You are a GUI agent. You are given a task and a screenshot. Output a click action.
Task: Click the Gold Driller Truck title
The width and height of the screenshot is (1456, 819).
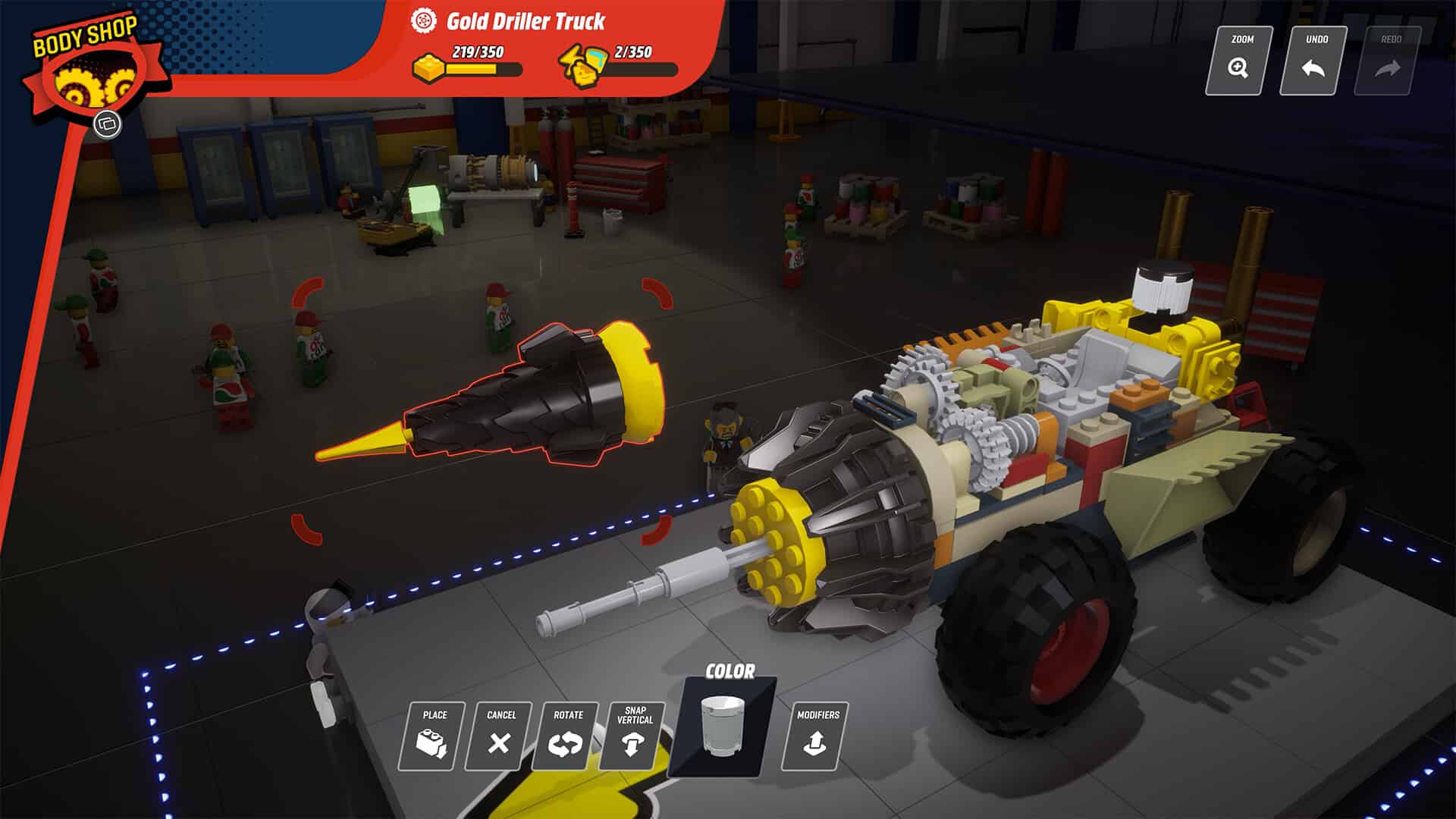pos(527,22)
